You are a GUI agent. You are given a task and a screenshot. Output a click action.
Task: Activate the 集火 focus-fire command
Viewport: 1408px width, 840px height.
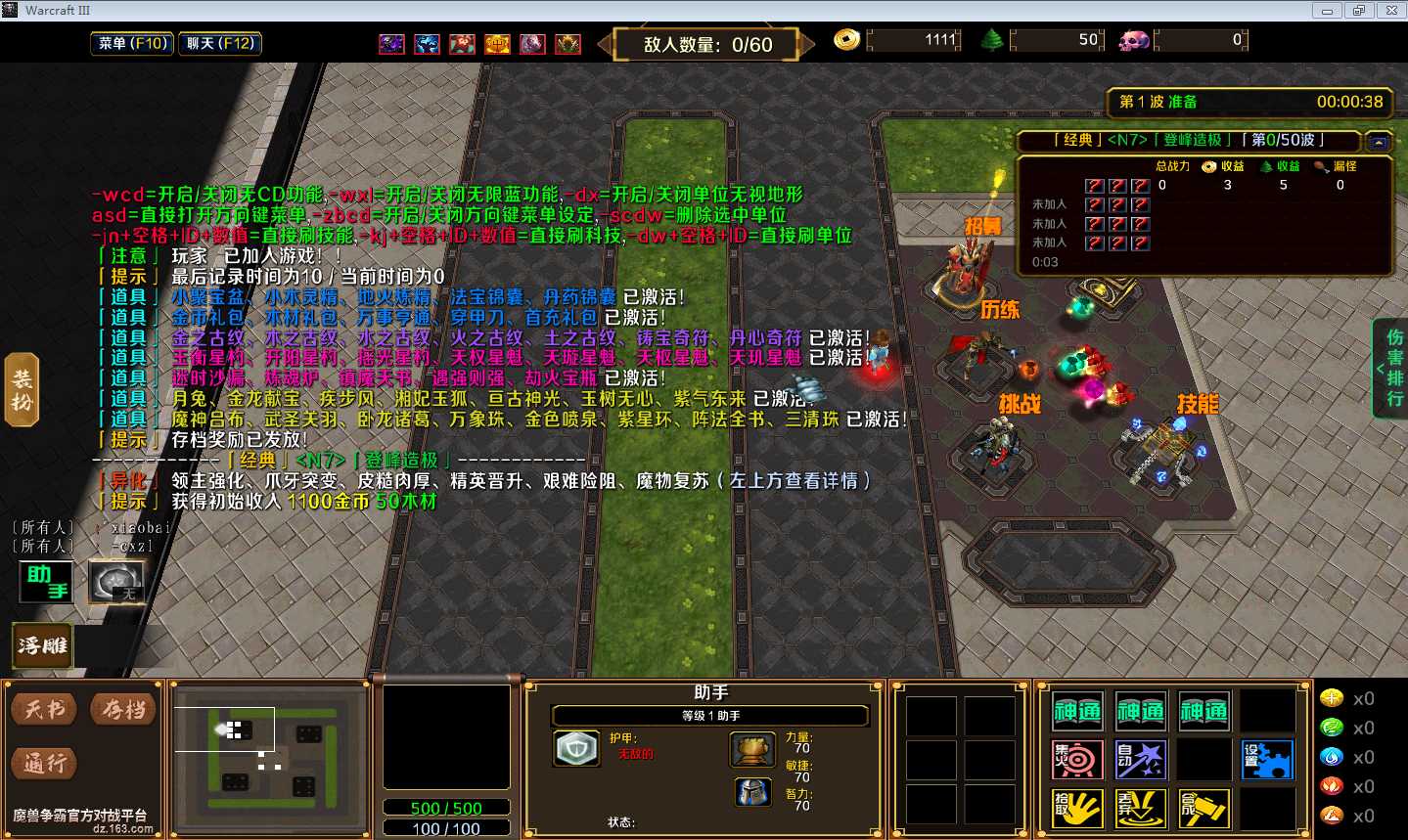click(x=1077, y=760)
